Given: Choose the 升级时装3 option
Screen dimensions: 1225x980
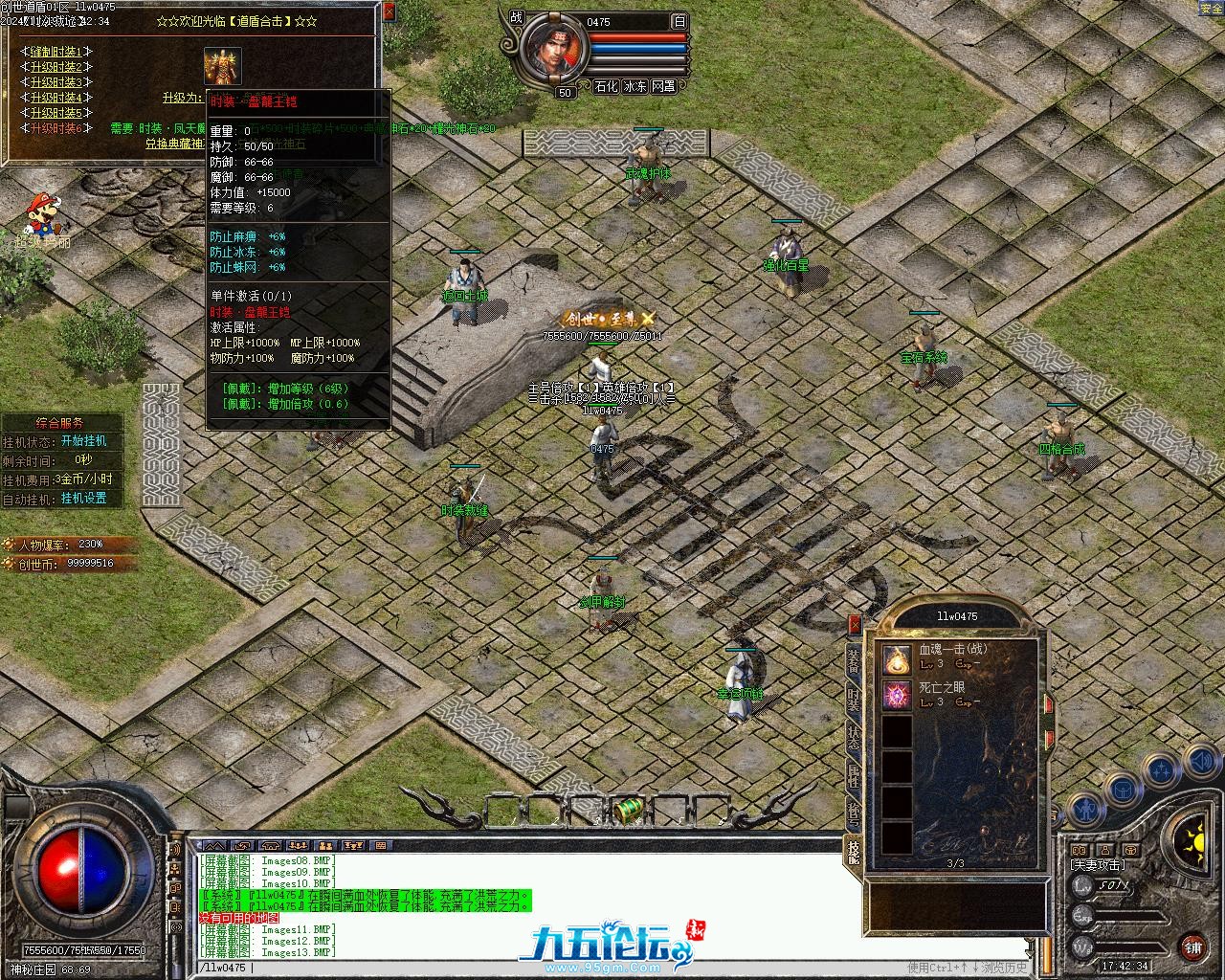Looking at the screenshot, I should pos(56,82).
